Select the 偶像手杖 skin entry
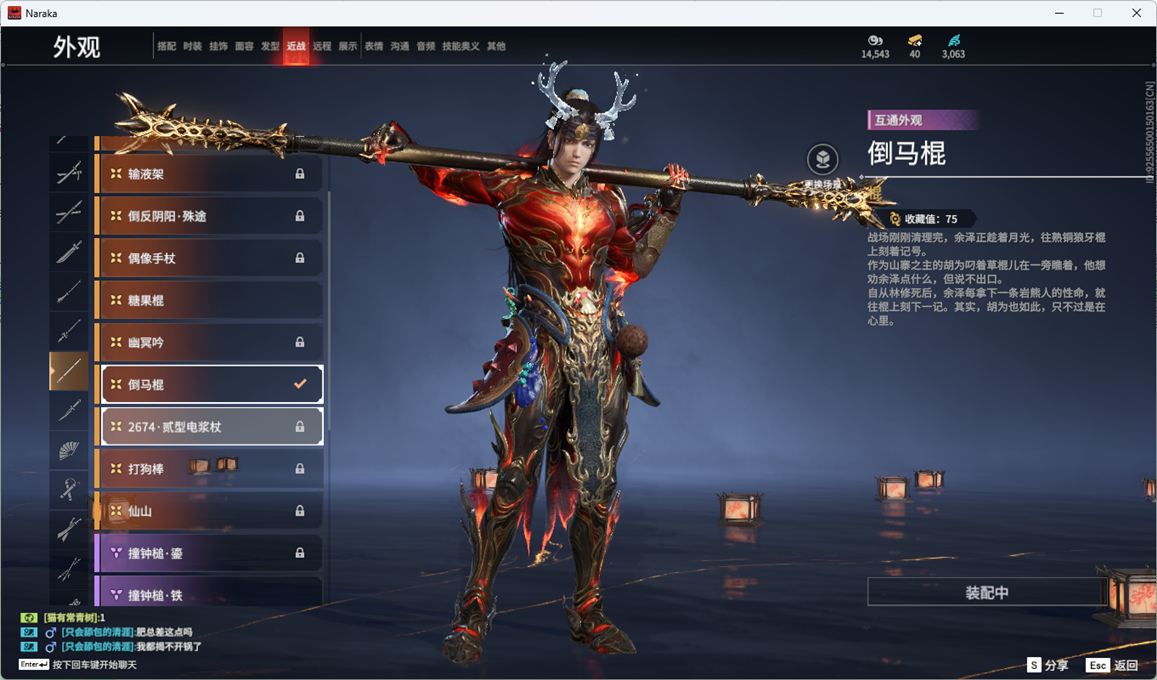Image resolution: width=1157 pixels, height=680 pixels. (x=208, y=258)
